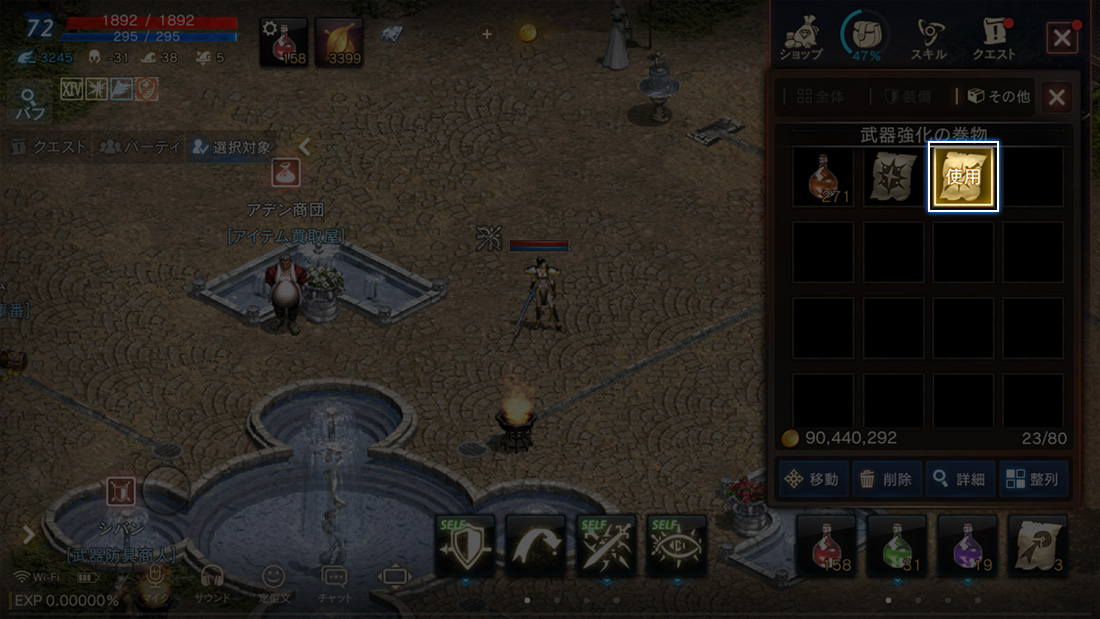Use the green potion in the quick slot
Viewport: 1100px width, 619px height.
pyautogui.click(x=896, y=545)
